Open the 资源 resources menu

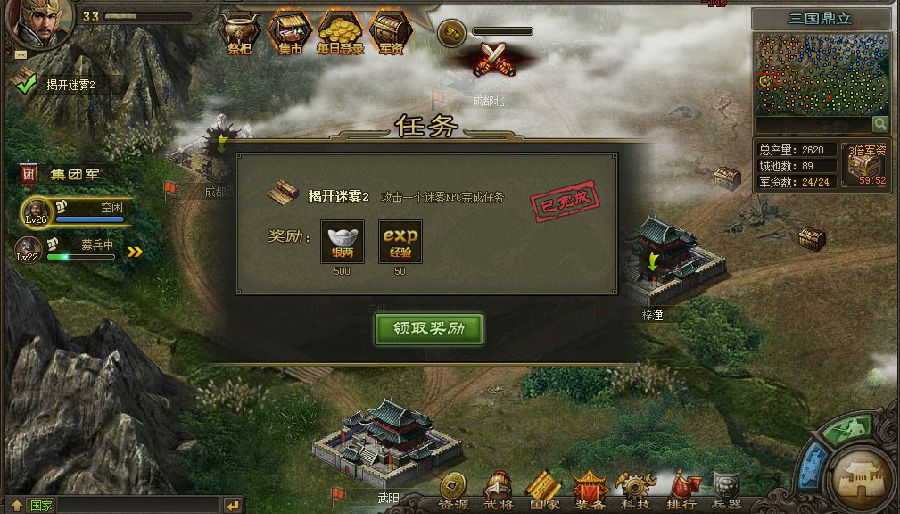[x=453, y=490]
